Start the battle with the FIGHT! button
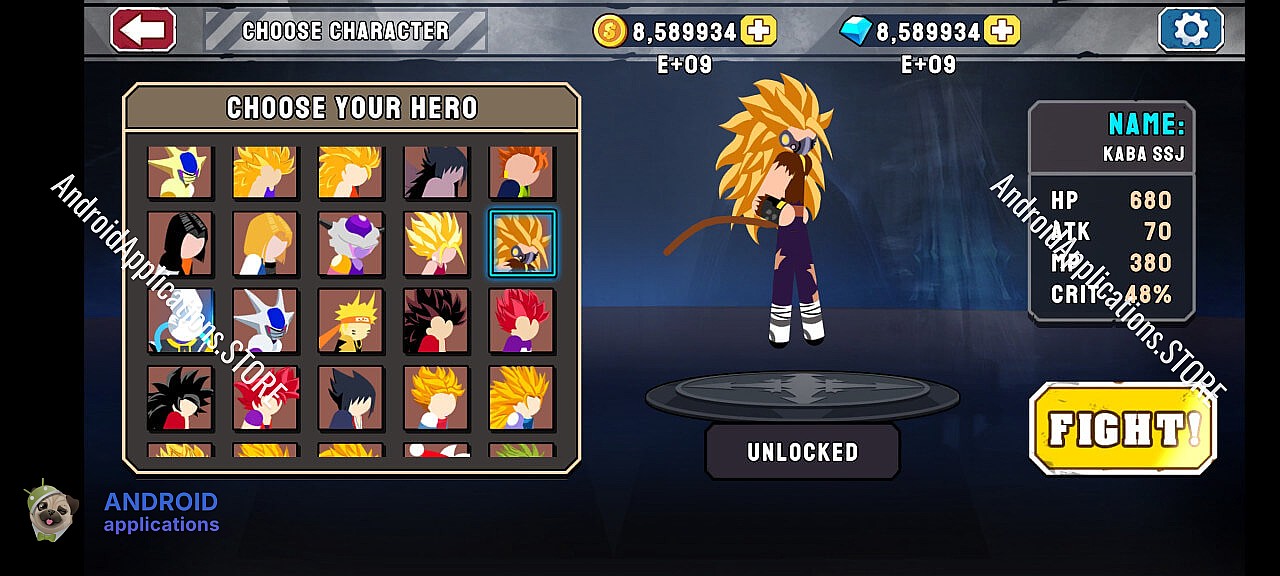 pos(1122,428)
